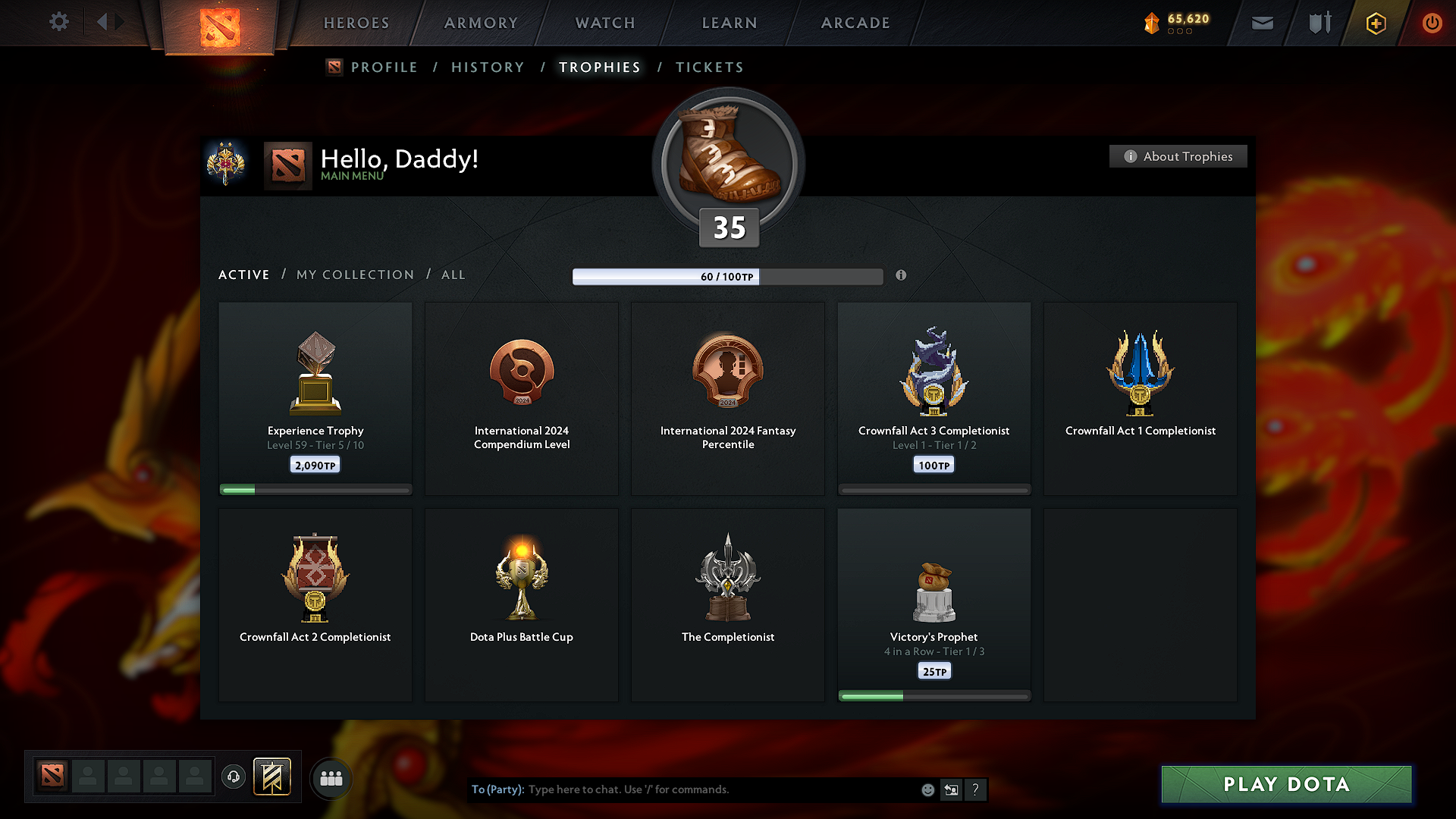The height and width of the screenshot is (819, 1456).
Task: Toggle the chat channel selector icon
Action: (951, 789)
